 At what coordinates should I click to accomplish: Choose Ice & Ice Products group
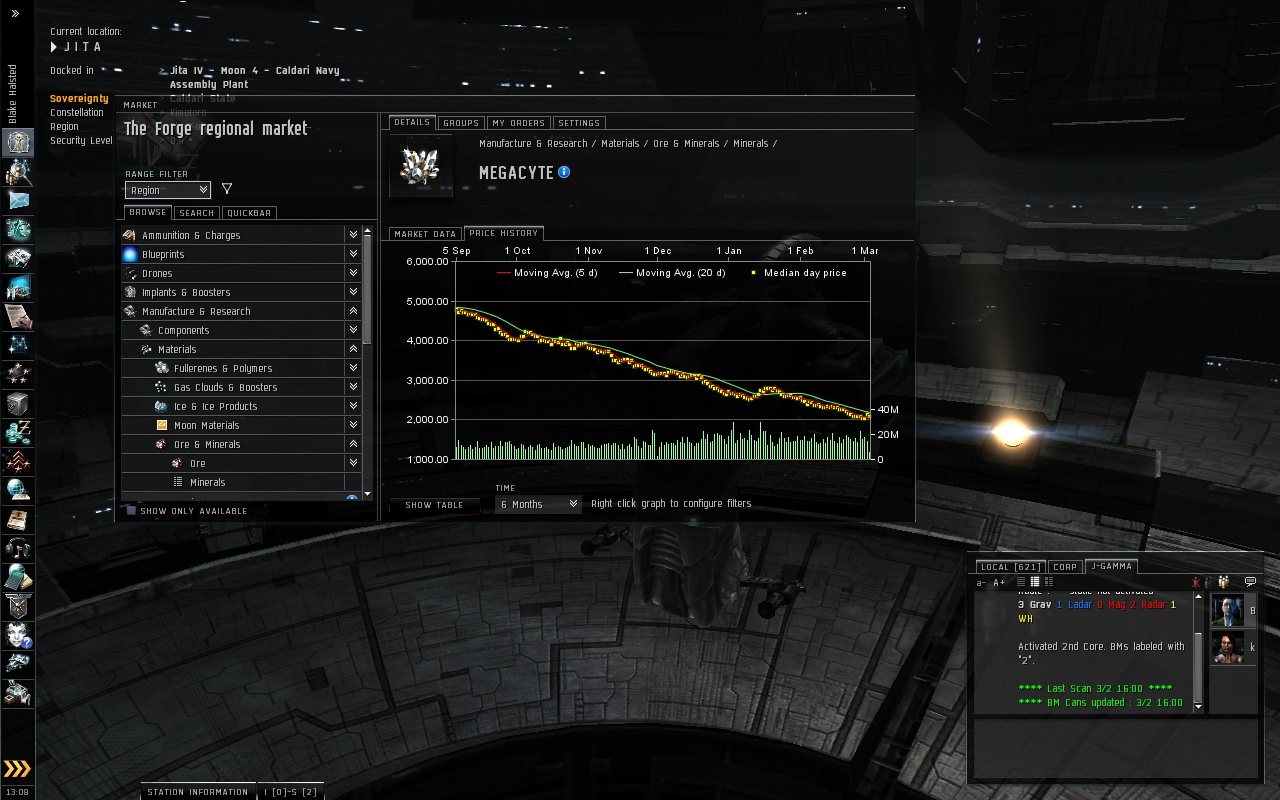click(215, 407)
